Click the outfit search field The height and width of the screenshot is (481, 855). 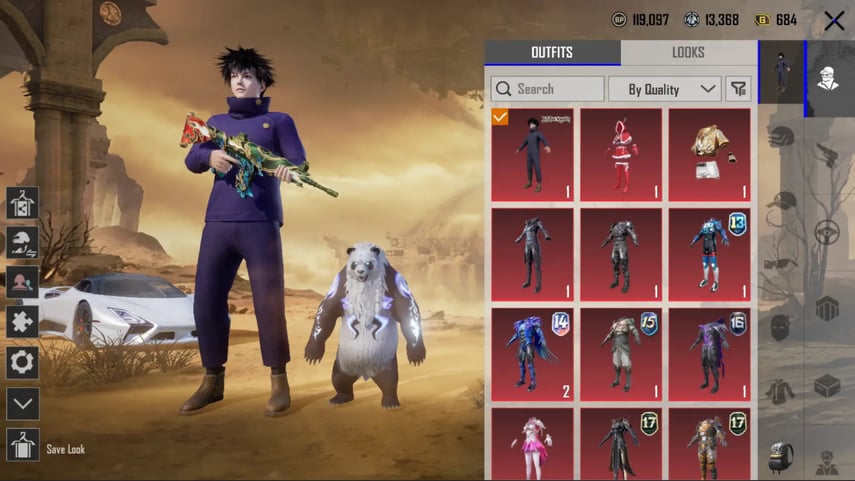(547, 89)
